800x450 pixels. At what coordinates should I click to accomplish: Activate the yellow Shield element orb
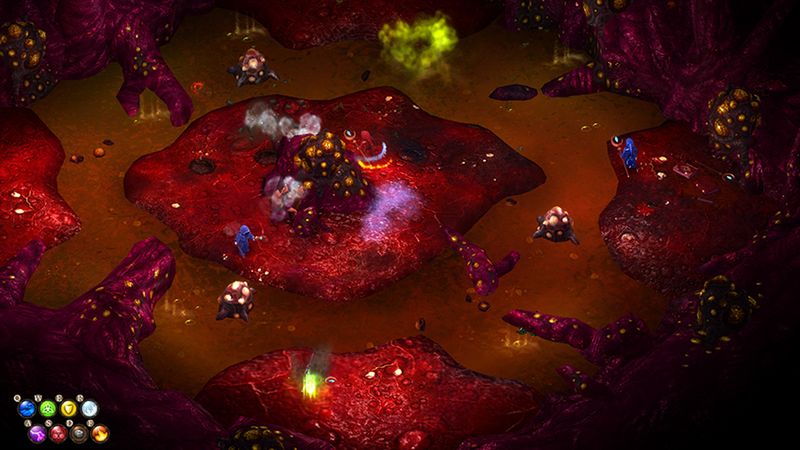pyautogui.click(x=68, y=408)
